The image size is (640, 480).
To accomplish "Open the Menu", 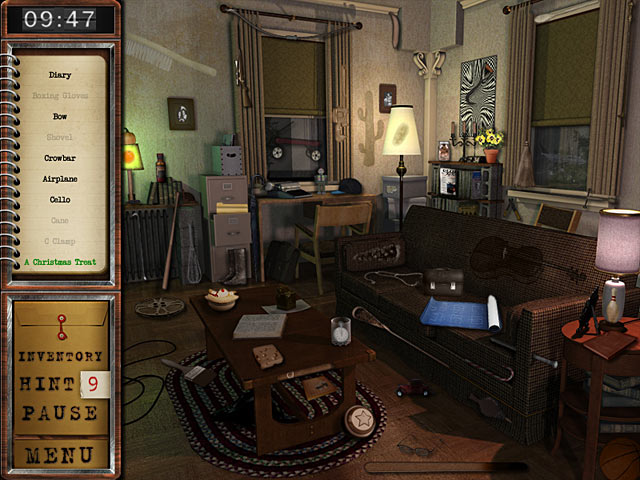I will (60, 456).
